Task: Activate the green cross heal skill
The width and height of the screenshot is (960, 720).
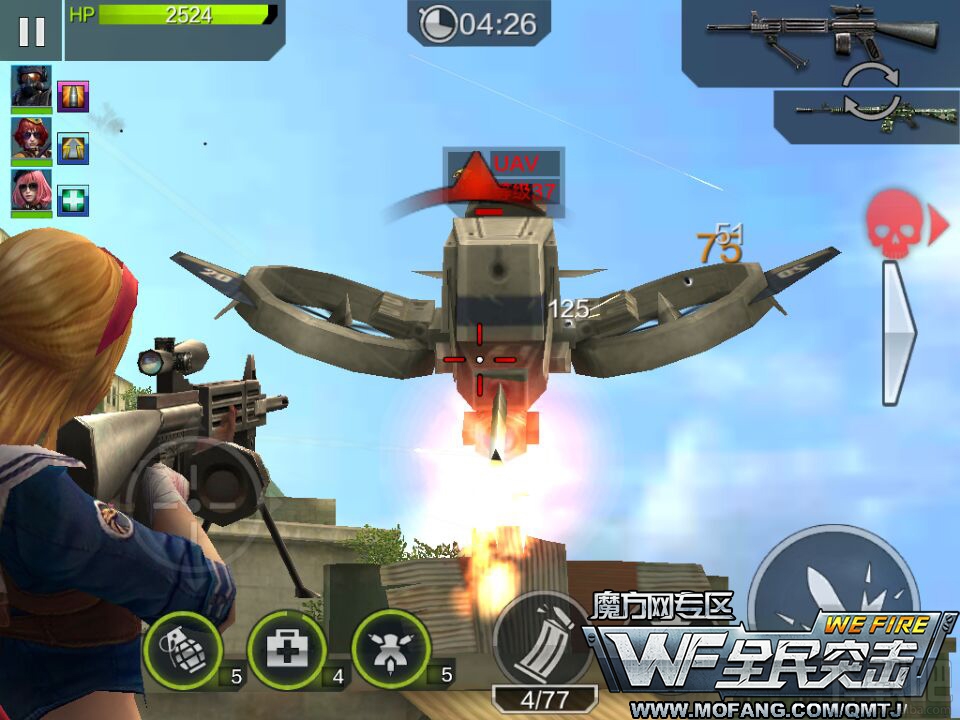Action: (73, 200)
